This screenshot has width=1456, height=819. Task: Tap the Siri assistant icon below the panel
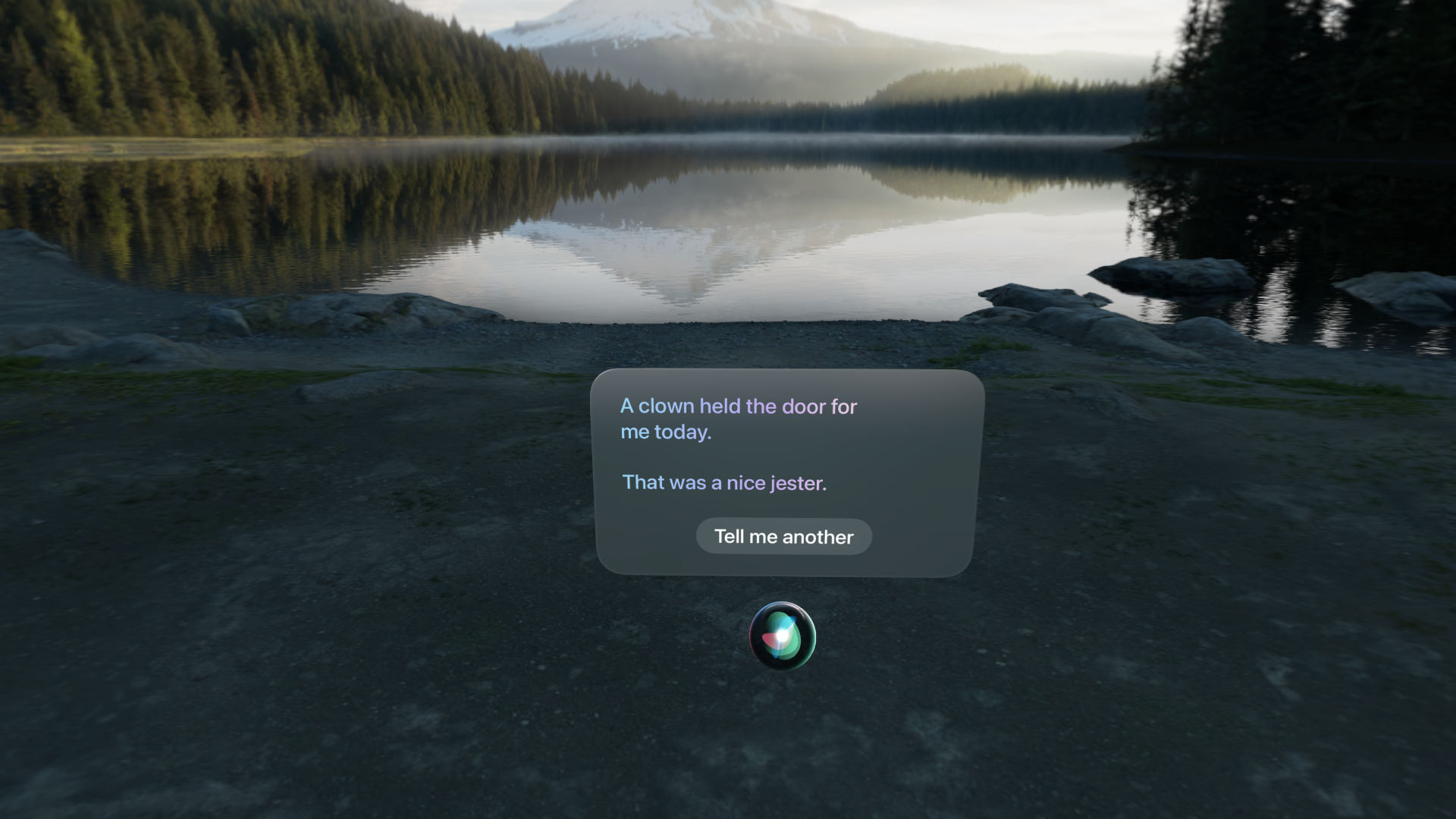pos(783,637)
